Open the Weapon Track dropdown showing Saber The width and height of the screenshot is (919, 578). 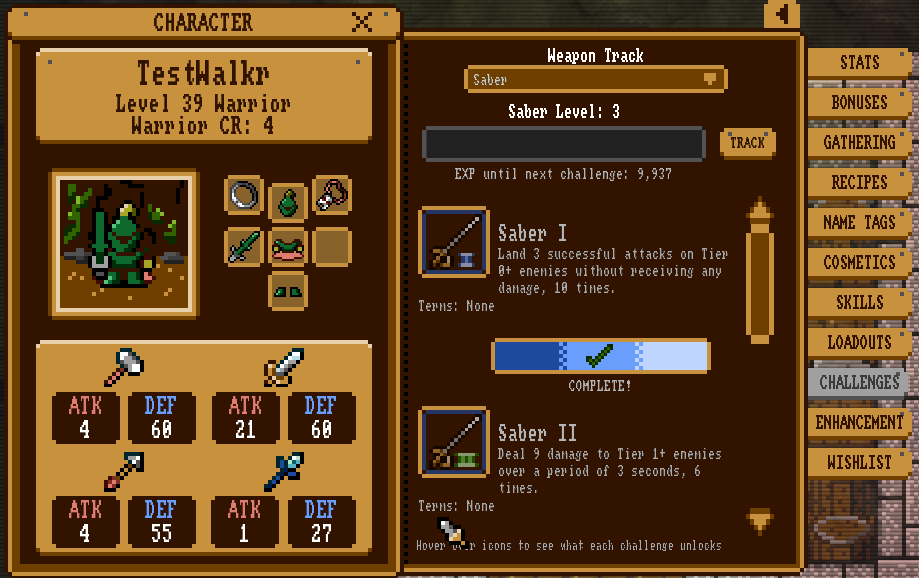596,79
